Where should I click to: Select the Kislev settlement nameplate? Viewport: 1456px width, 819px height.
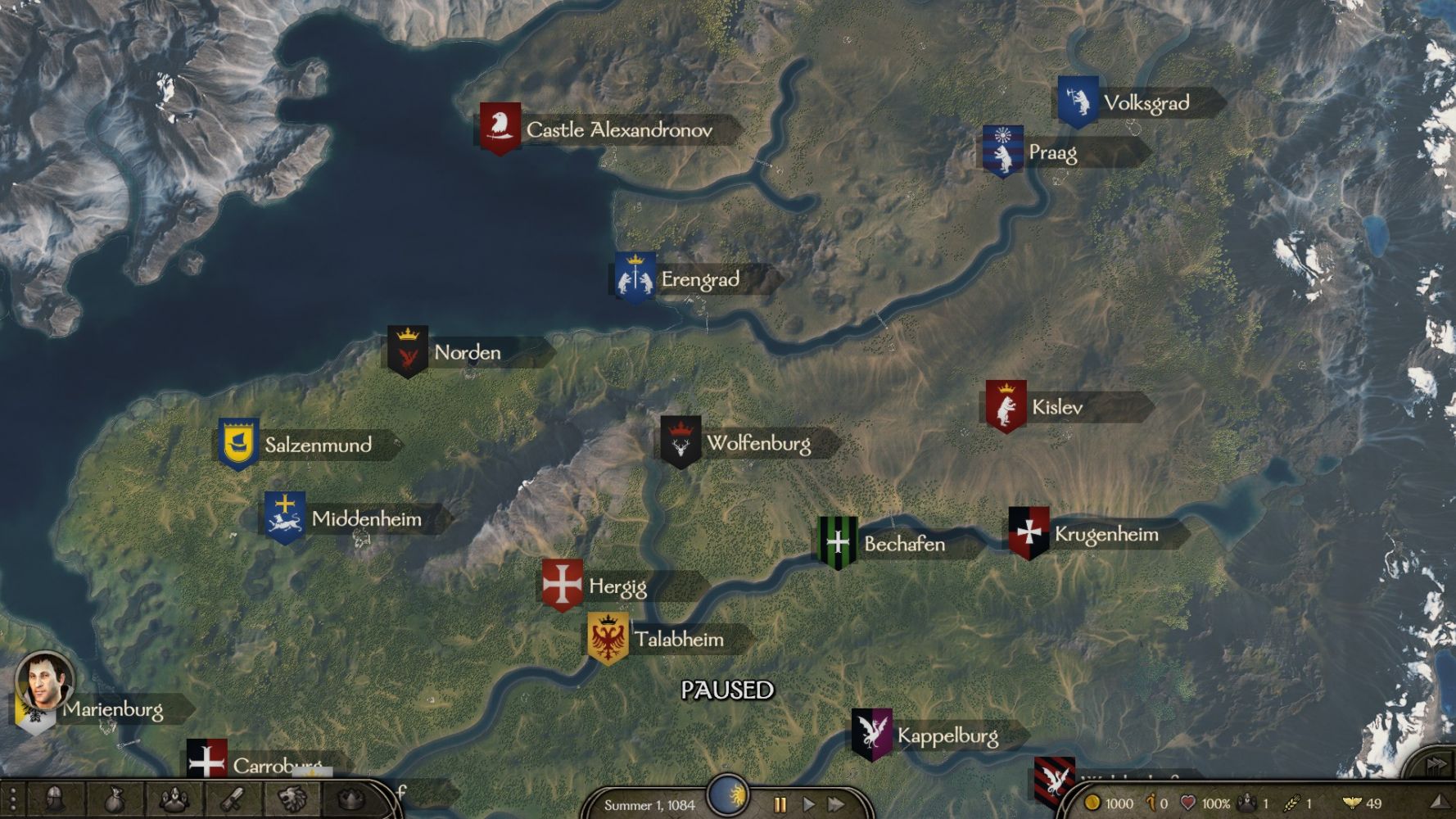pos(1056,407)
